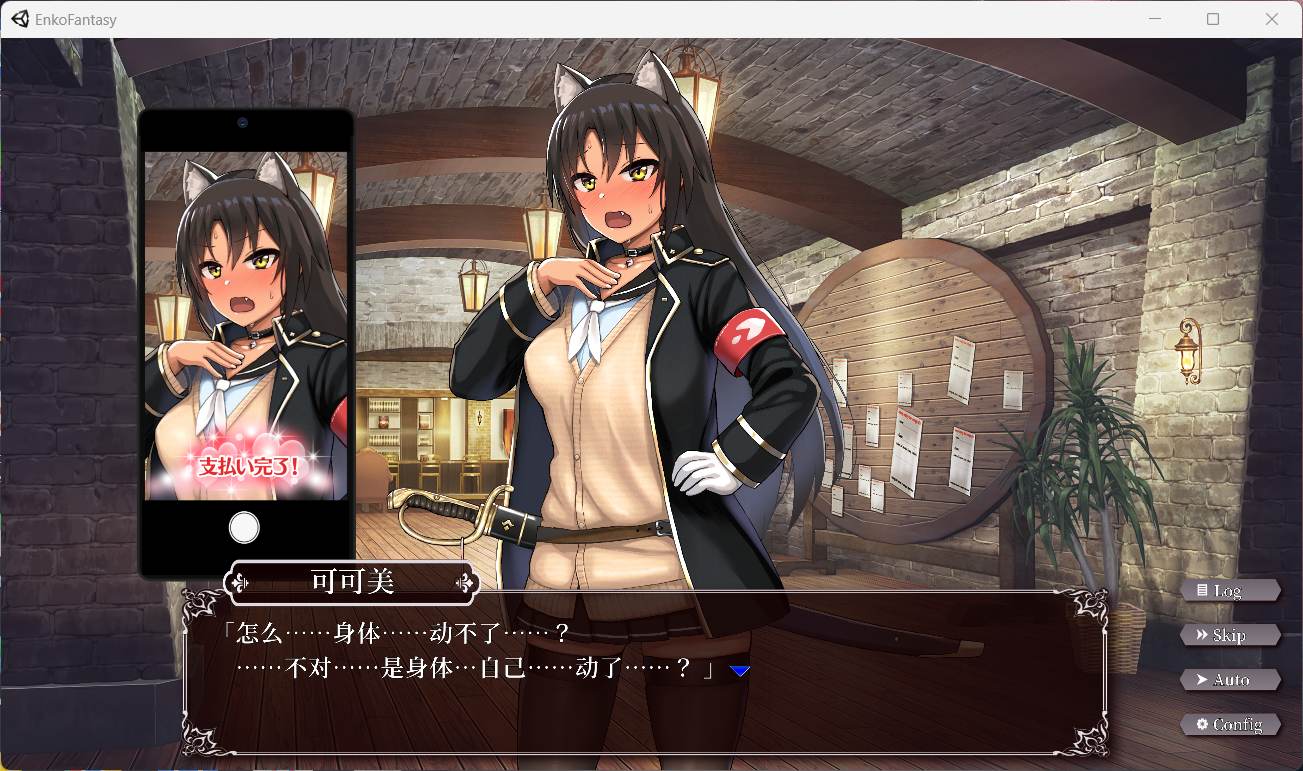Open the dialogue Log panel
The width and height of the screenshot is (1303, 771).
pyautogui.click(x=1232, y=590)
